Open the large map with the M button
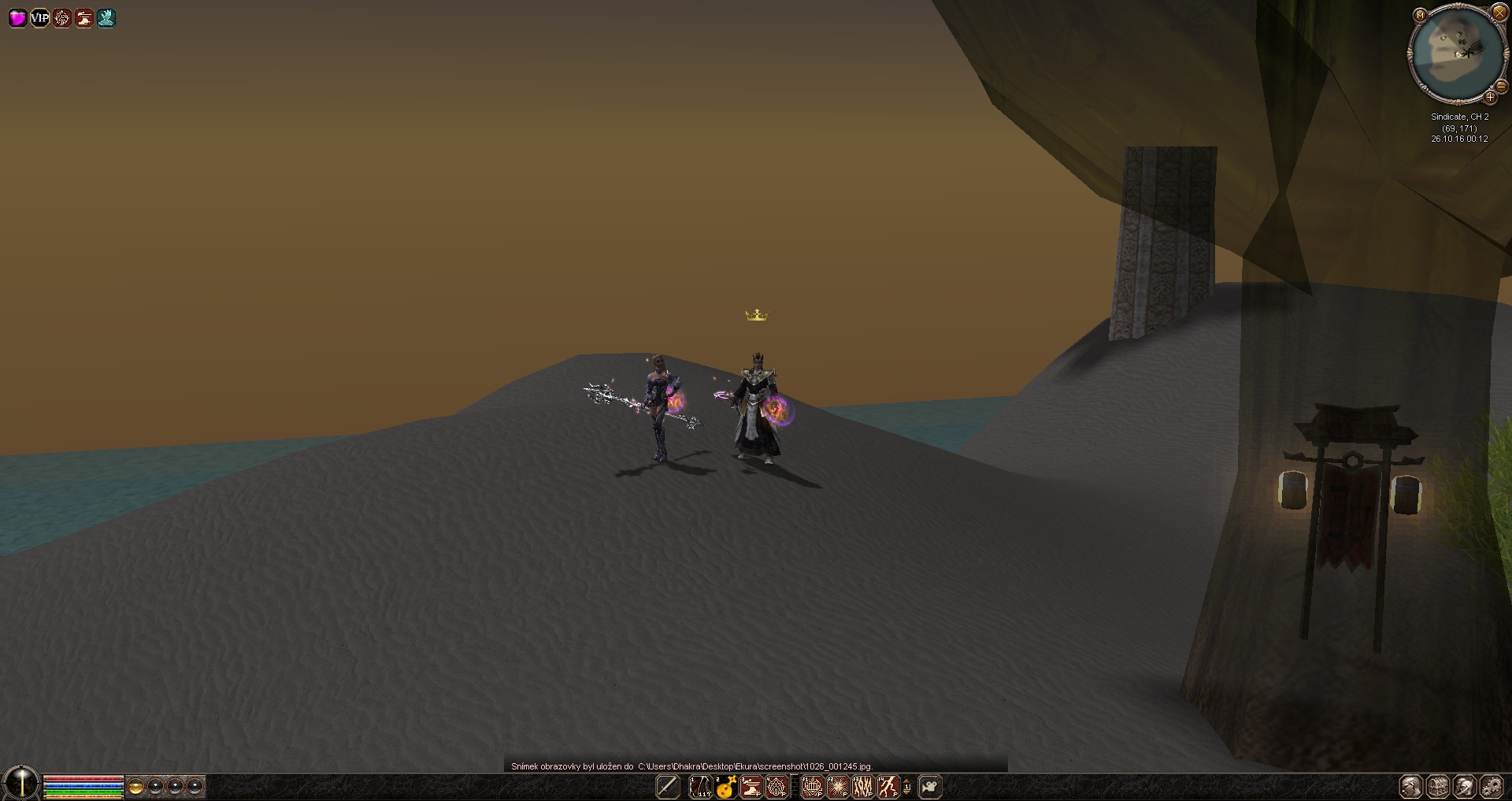 coord(1420,15)
